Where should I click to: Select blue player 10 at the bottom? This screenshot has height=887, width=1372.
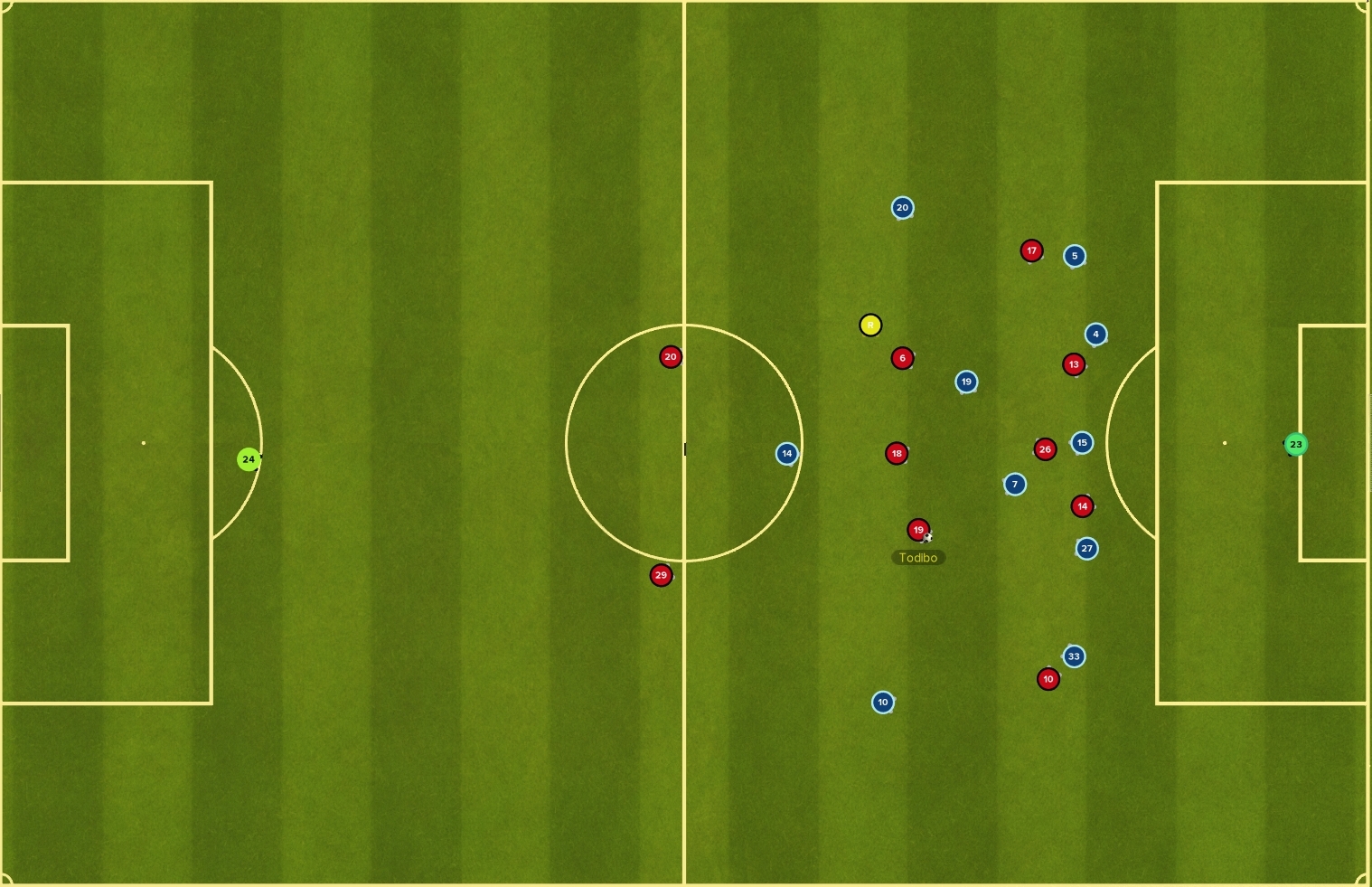[x=882, y=702]
